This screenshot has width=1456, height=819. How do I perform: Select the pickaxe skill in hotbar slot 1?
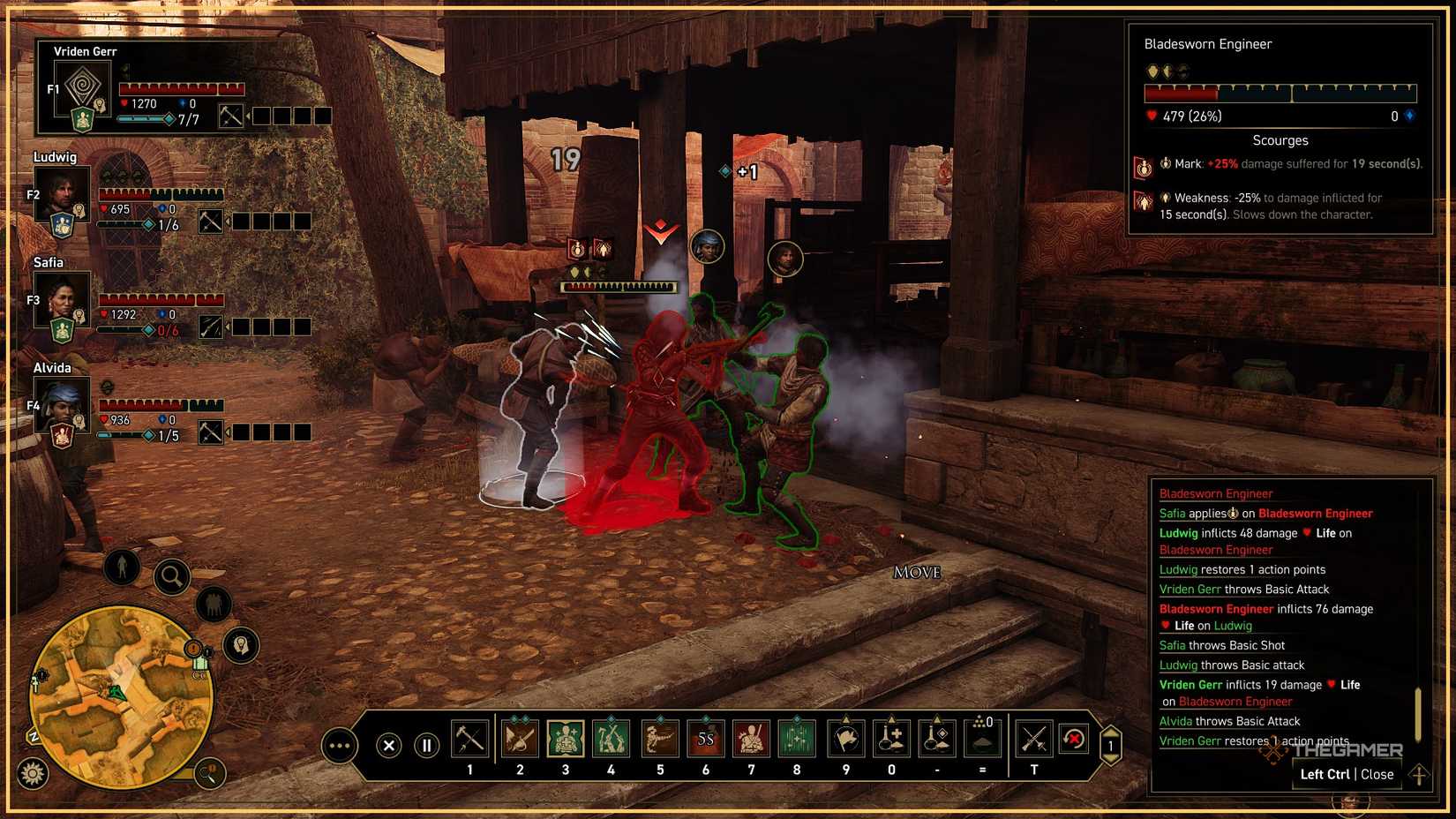pos(470,740)
